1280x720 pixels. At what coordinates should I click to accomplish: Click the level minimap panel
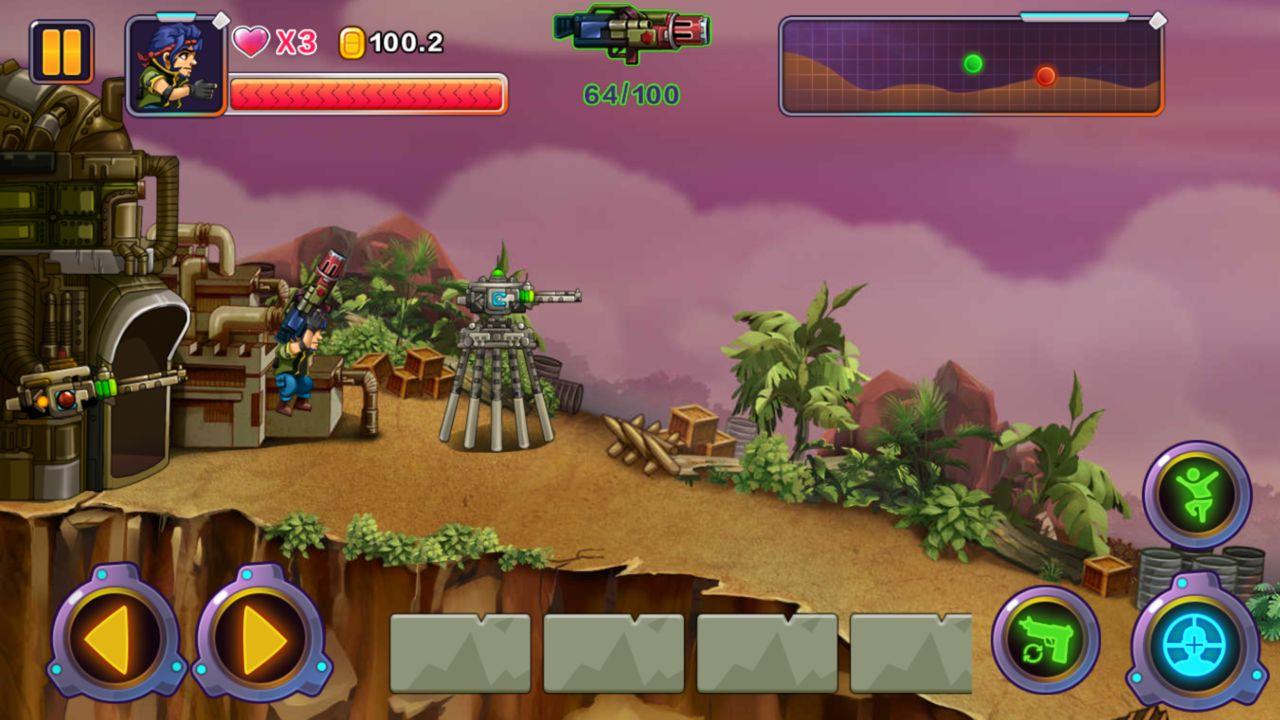[x=970, y=66]
